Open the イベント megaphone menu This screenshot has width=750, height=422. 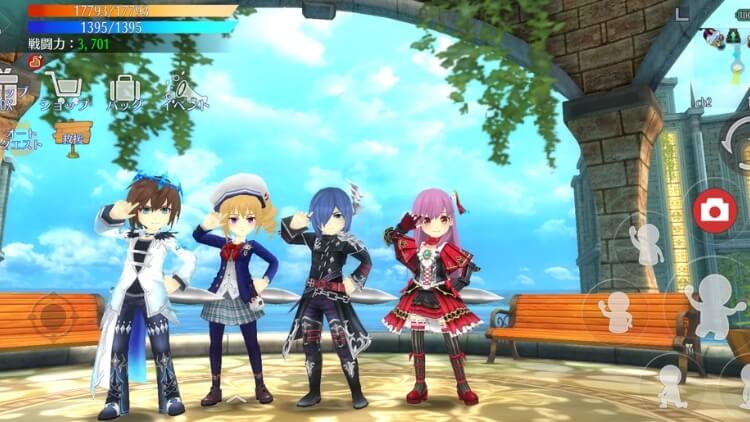tap(186, 91)
